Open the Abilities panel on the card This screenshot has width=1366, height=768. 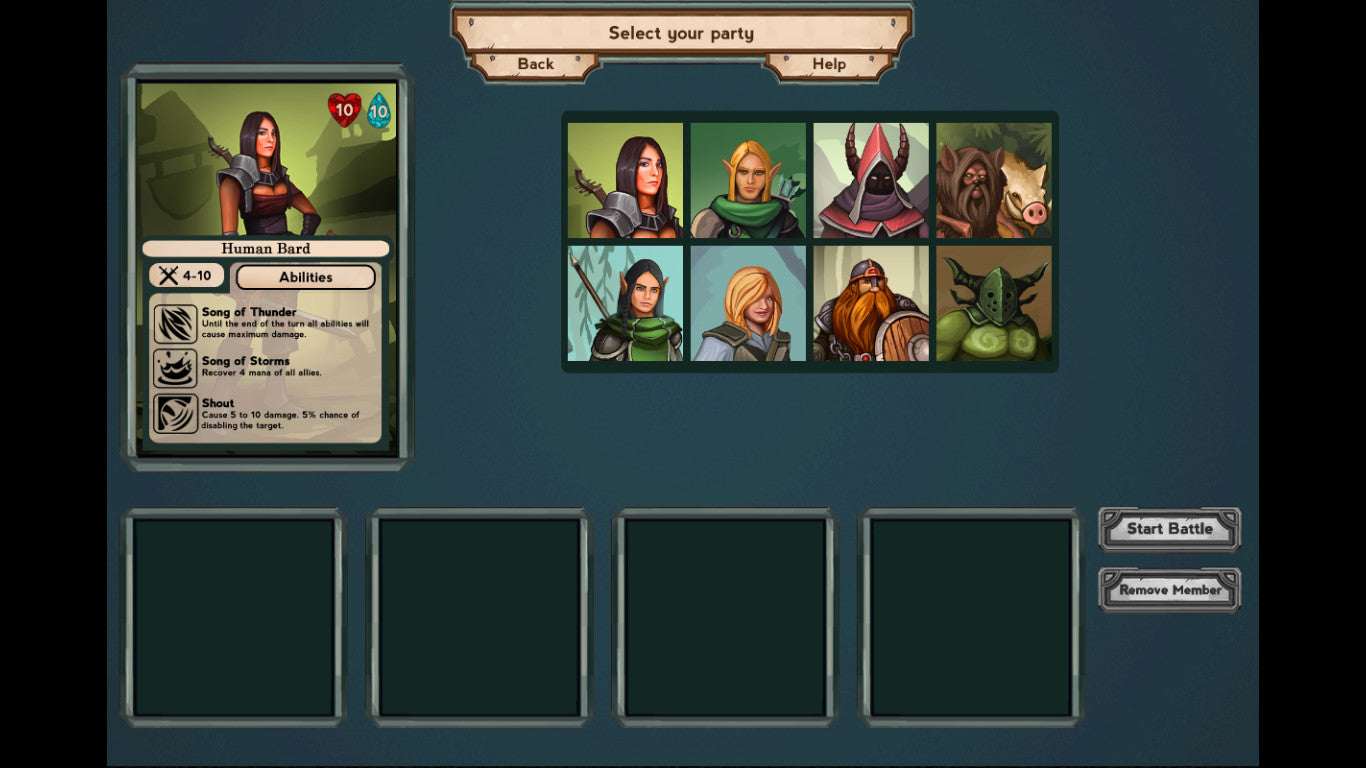[305, 277]
